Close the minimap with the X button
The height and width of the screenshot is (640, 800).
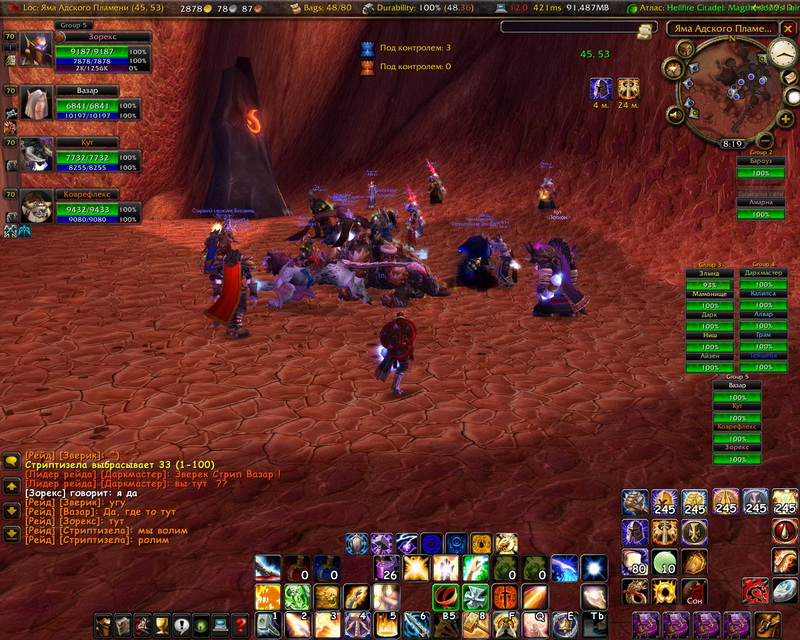pyautogui.click(x=790, y=28)
